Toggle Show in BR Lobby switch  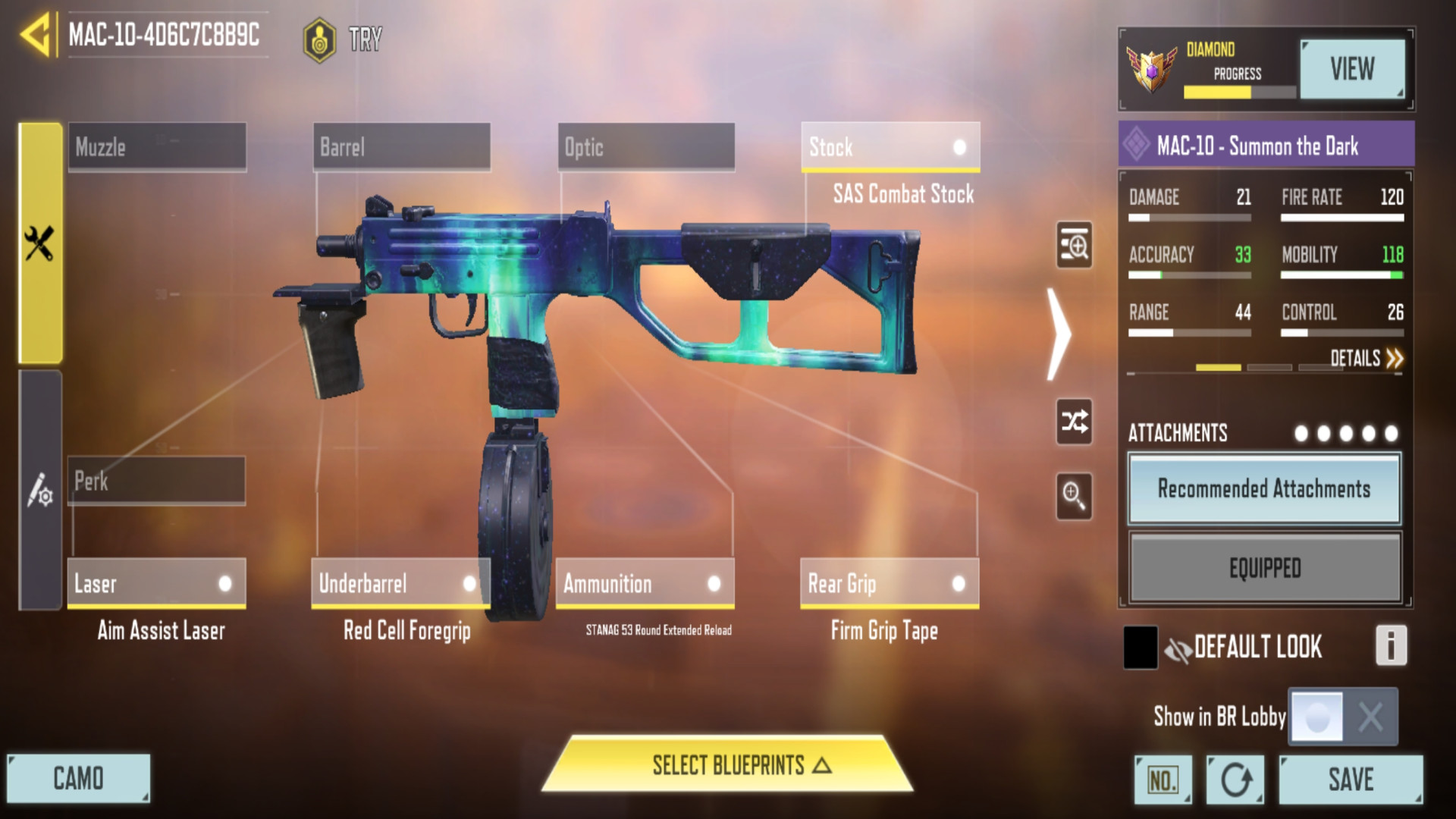(x=1343, y=716)
